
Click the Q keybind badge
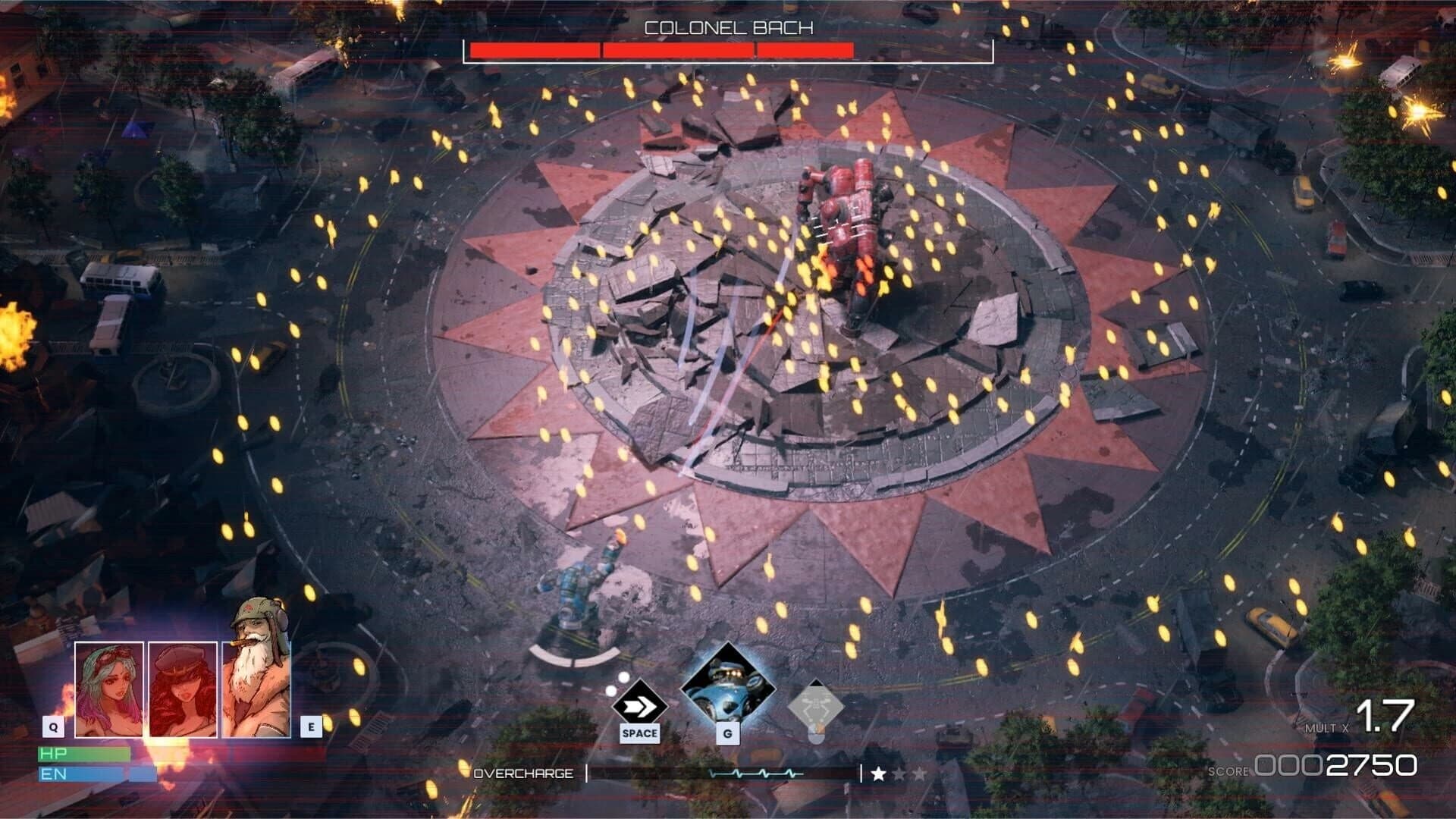tap(52, 726)
